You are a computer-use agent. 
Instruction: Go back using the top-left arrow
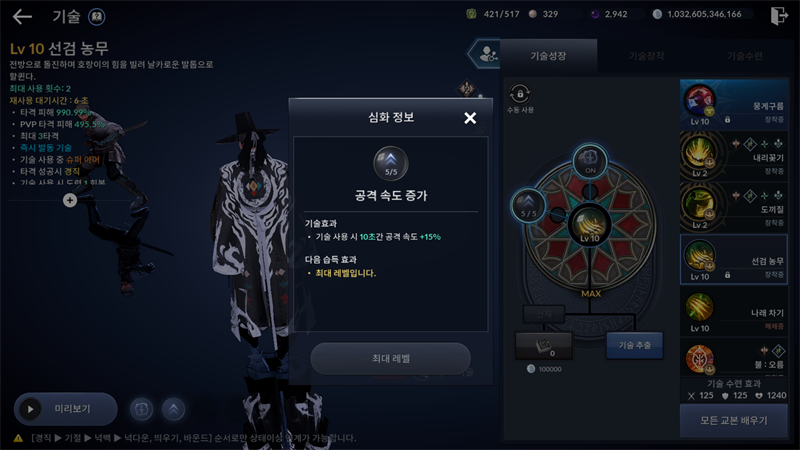pyautogui.click(x=22, y=16)
